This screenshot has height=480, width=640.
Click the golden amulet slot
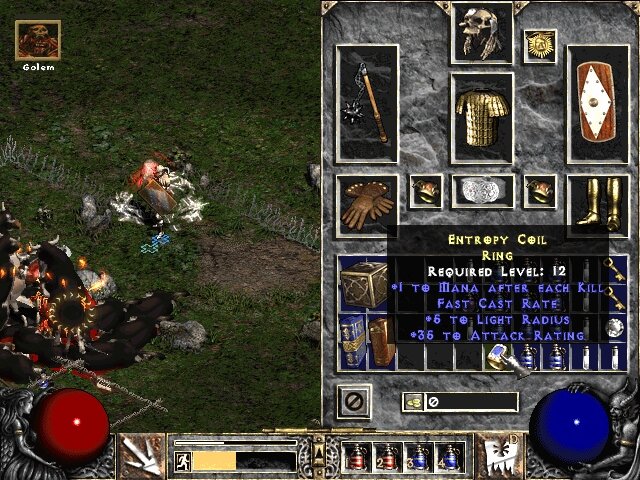539,45
